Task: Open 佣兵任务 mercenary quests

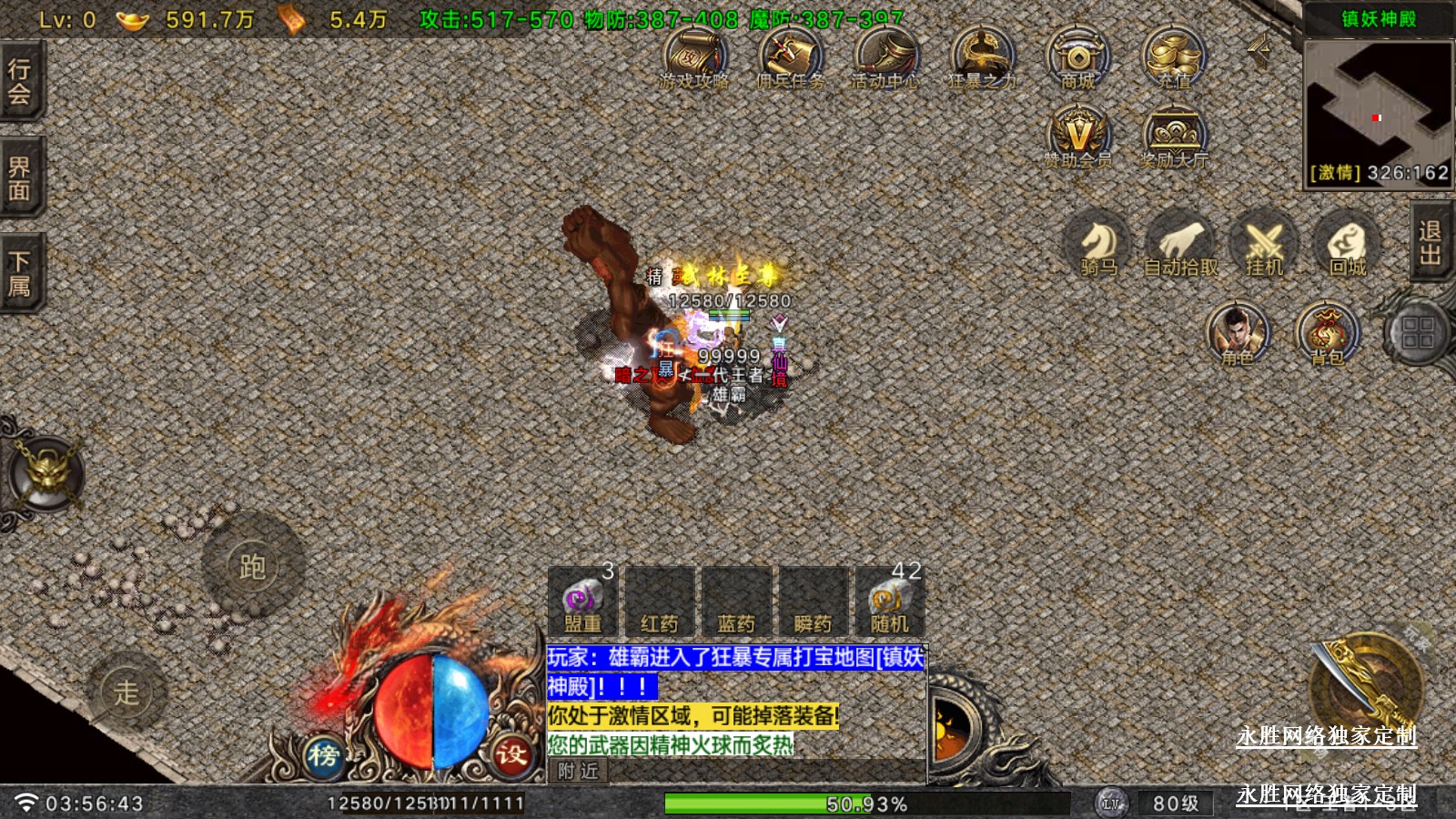Action: point(790,57)
